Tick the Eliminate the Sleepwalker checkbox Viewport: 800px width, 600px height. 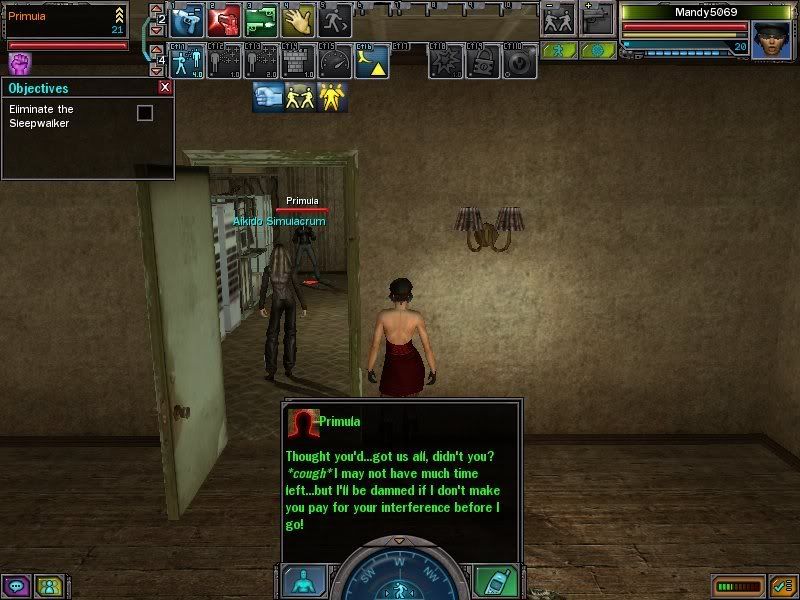coord(145,113)
